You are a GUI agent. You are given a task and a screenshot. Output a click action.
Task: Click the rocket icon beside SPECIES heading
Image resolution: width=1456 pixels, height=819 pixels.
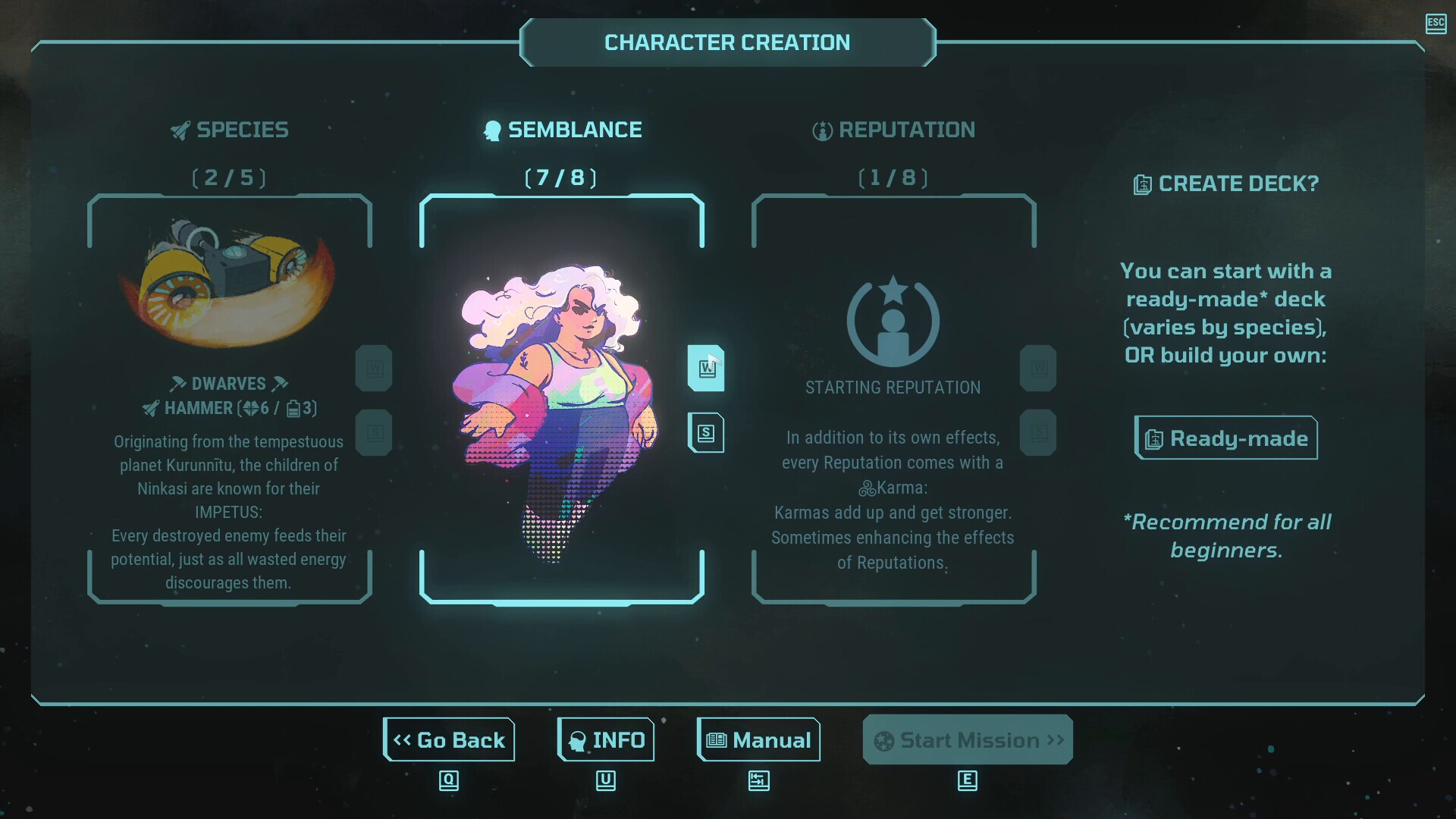point(179,130)
